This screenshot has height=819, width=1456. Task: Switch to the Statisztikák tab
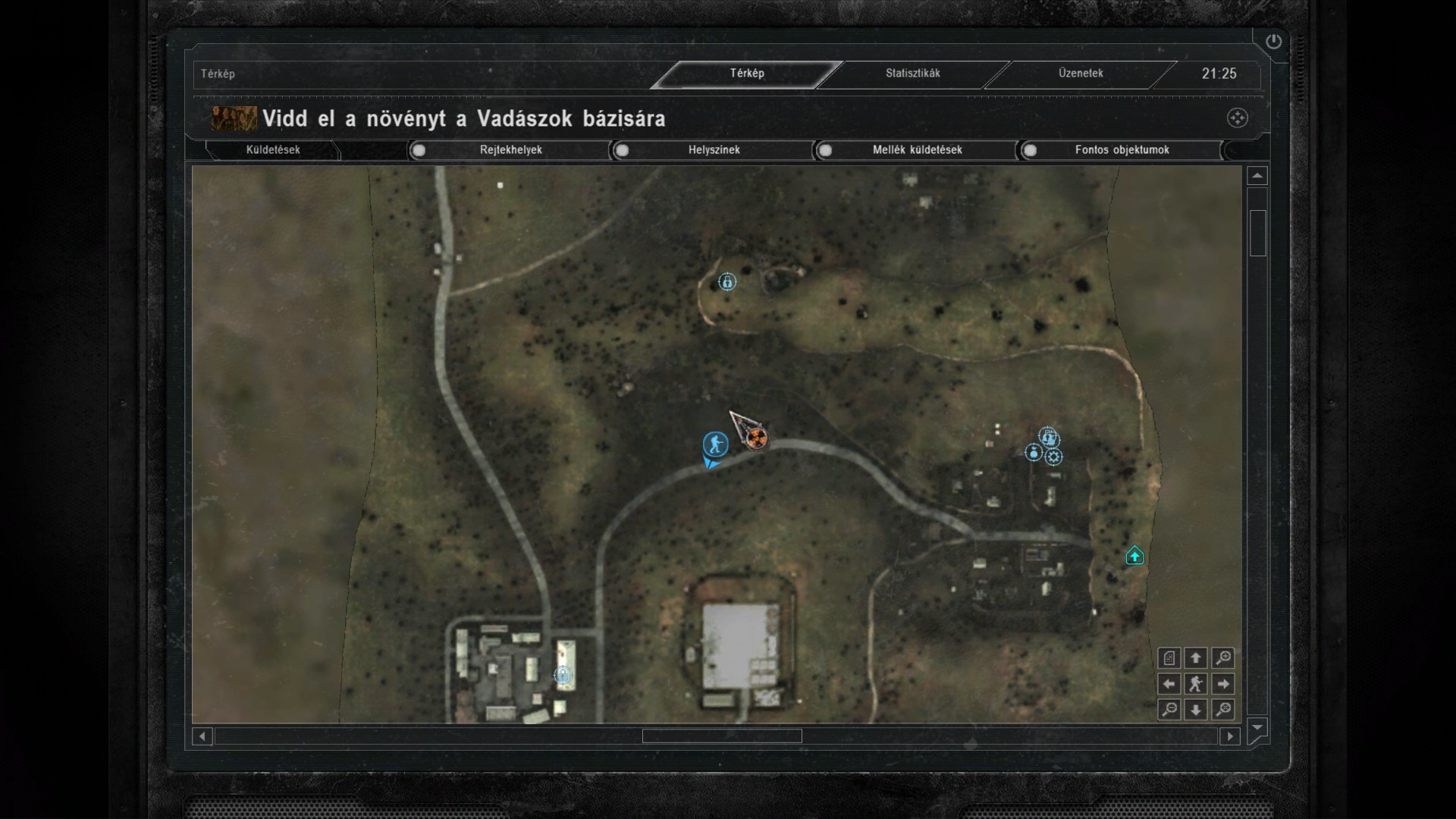[912, 74]
